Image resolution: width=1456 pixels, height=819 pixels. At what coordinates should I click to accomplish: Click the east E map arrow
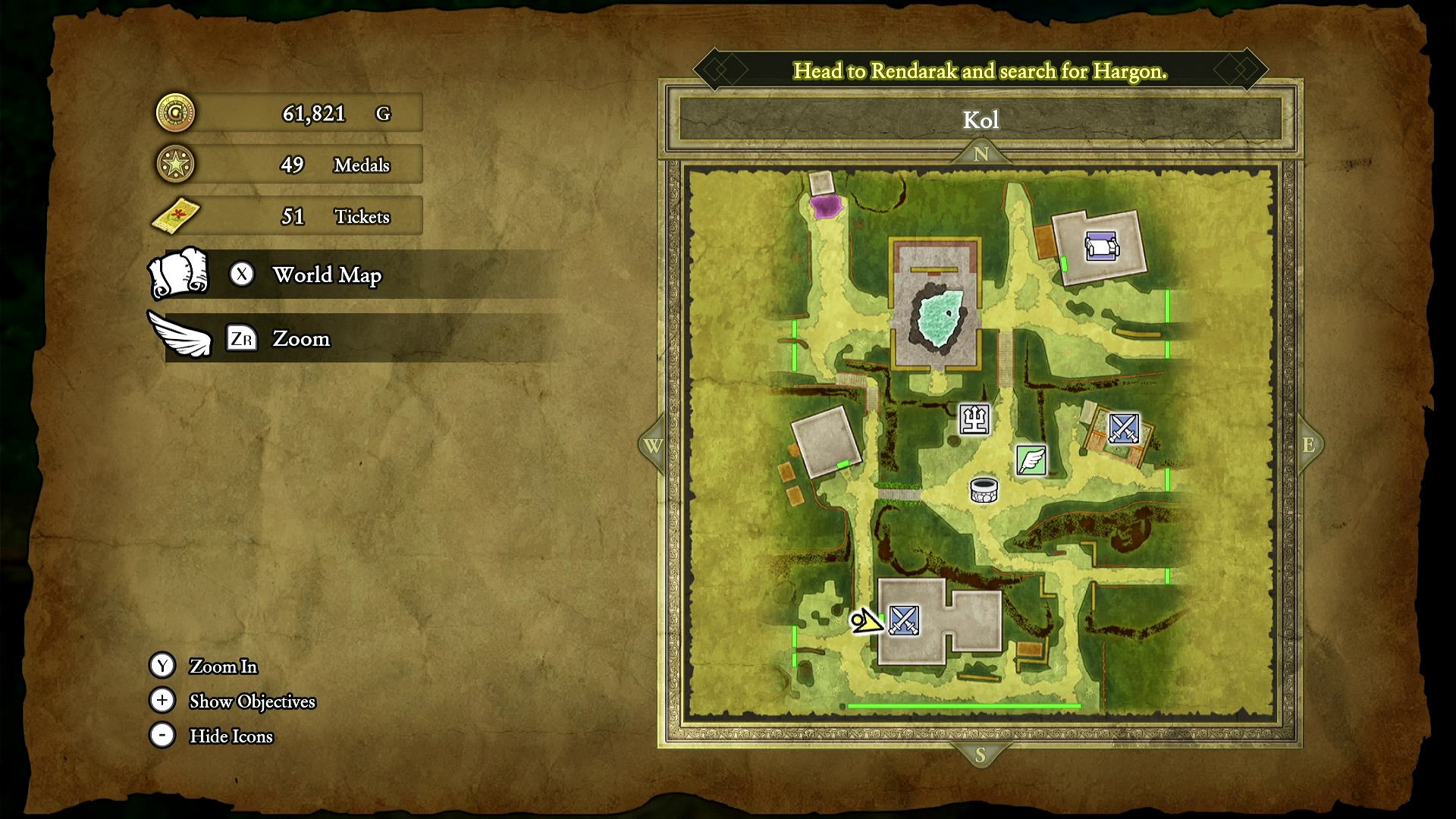coord(1309,445)
